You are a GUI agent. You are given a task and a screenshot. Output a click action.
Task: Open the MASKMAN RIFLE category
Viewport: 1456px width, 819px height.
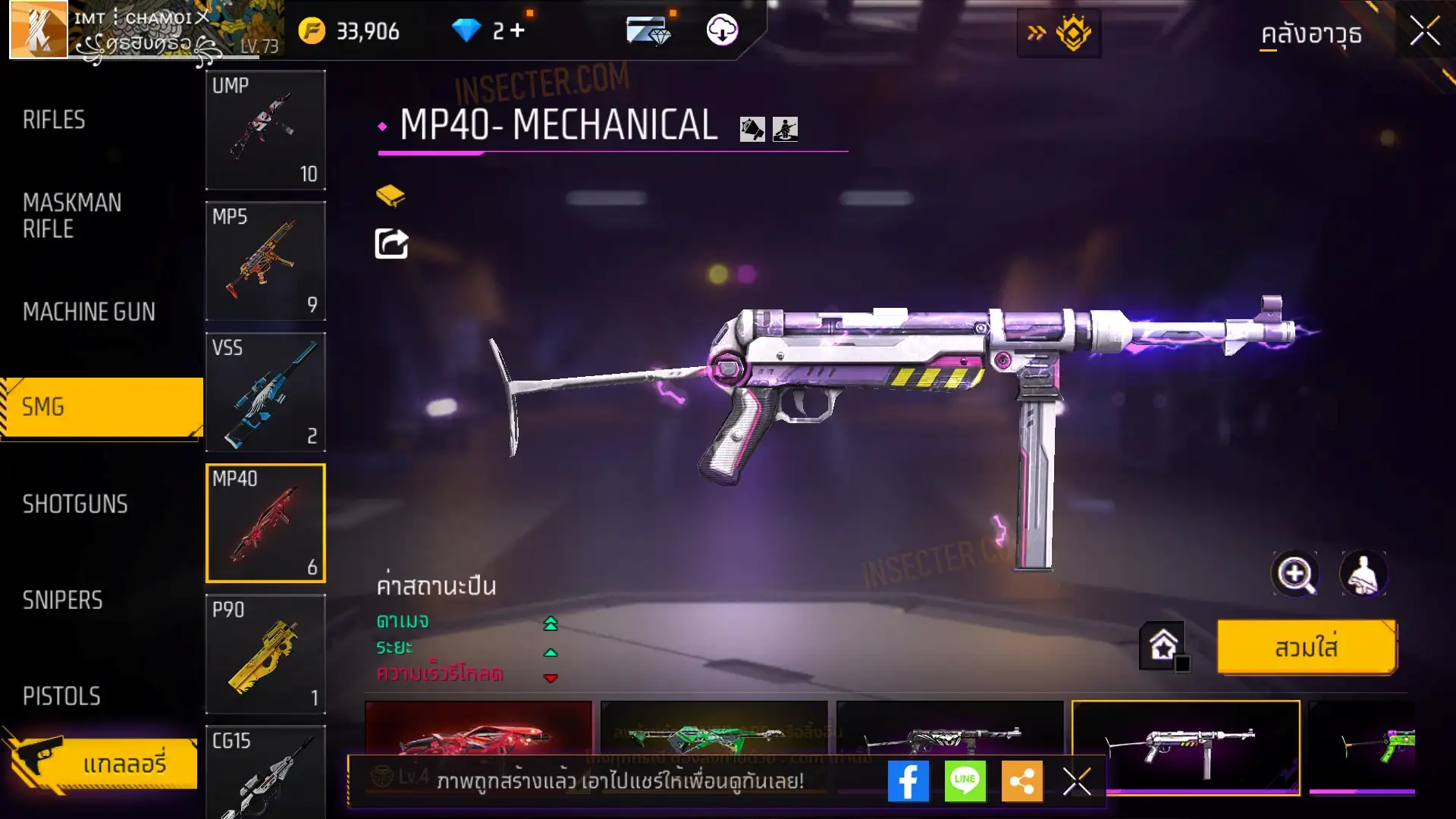72,216
